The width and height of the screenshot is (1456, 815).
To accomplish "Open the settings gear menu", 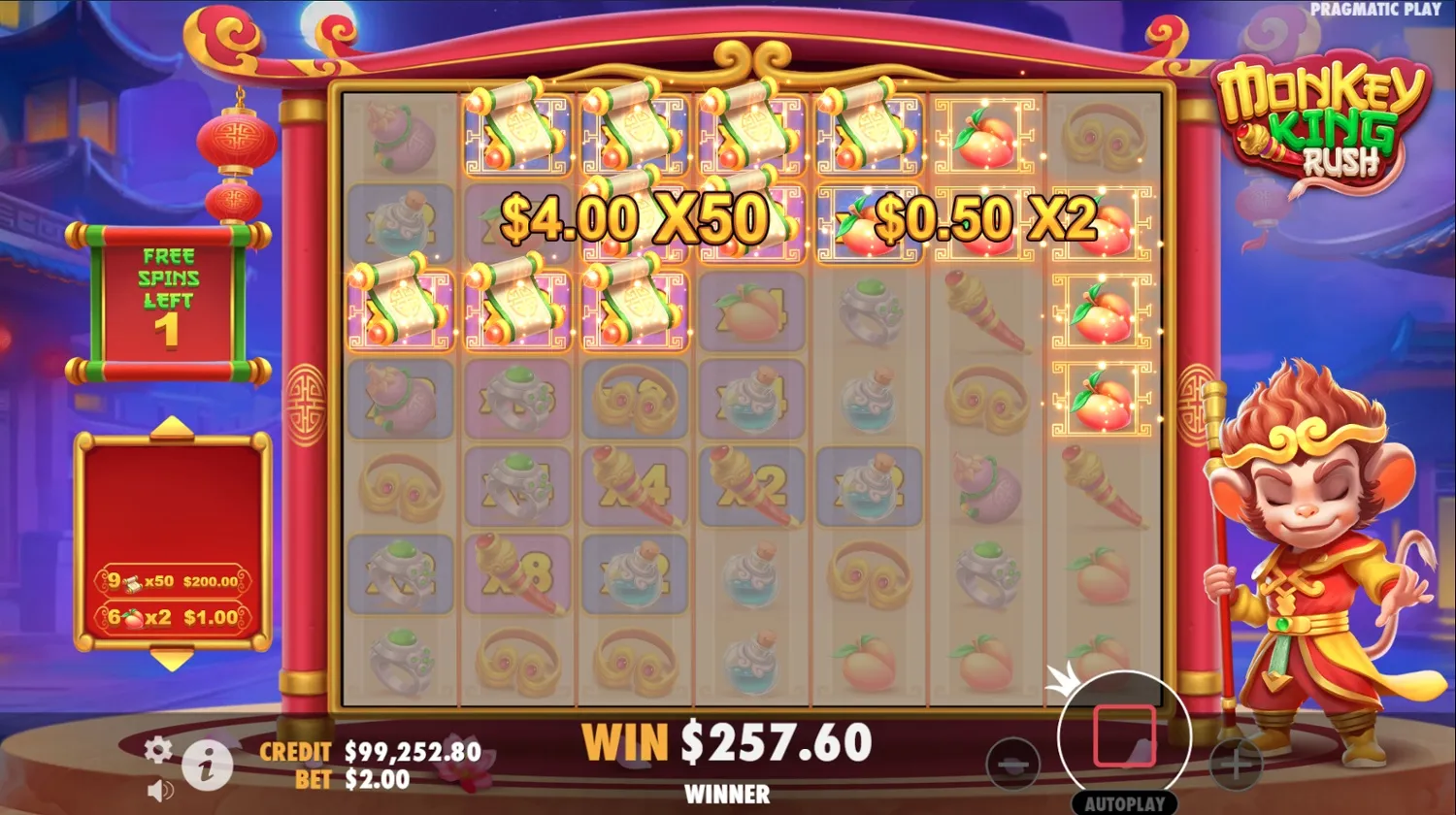I will click(157, 750).
